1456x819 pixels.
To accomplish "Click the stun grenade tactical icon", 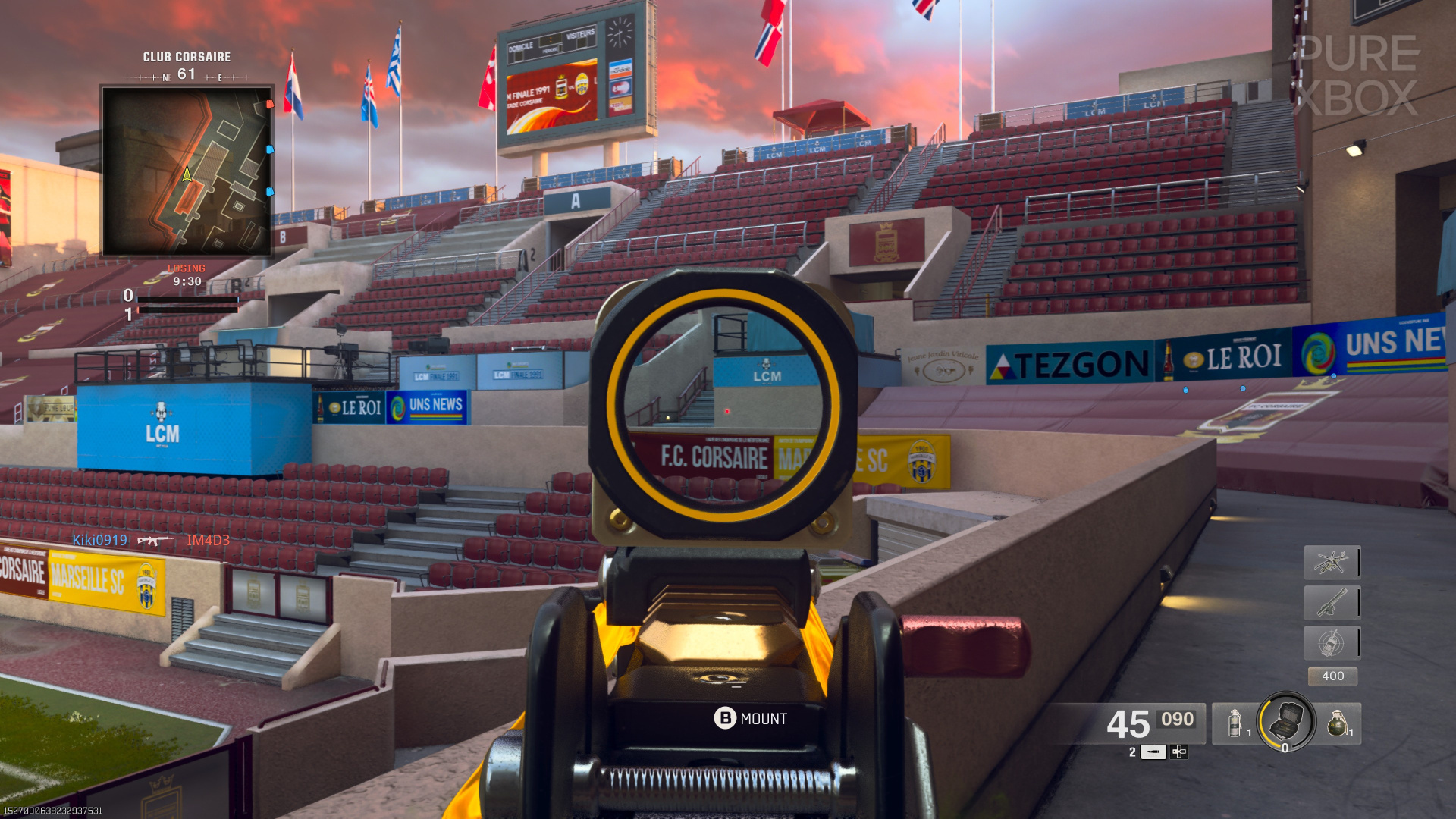I will (x=1234, y=724).
